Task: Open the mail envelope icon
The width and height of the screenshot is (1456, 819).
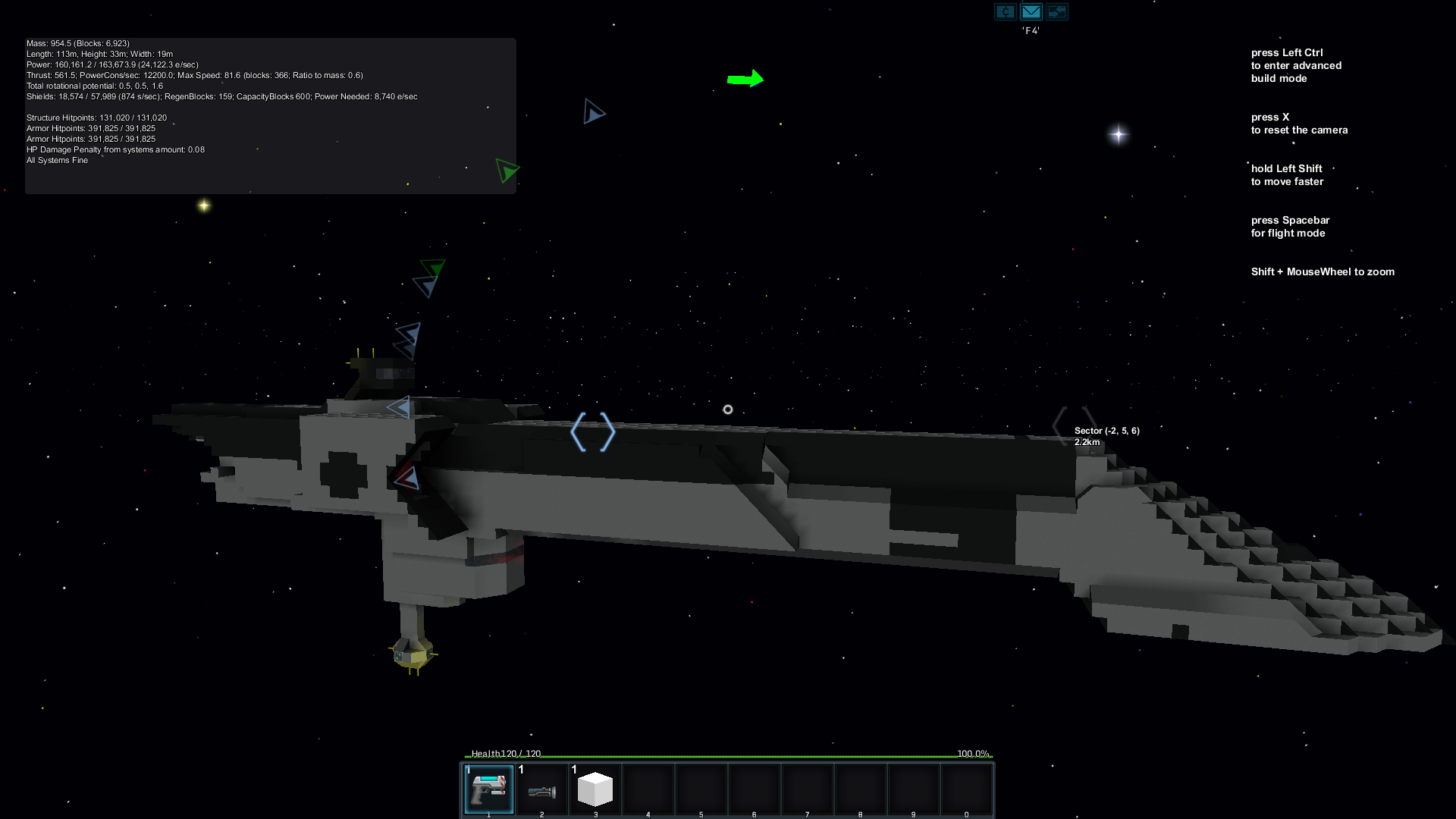Action: pos(1031,12)
